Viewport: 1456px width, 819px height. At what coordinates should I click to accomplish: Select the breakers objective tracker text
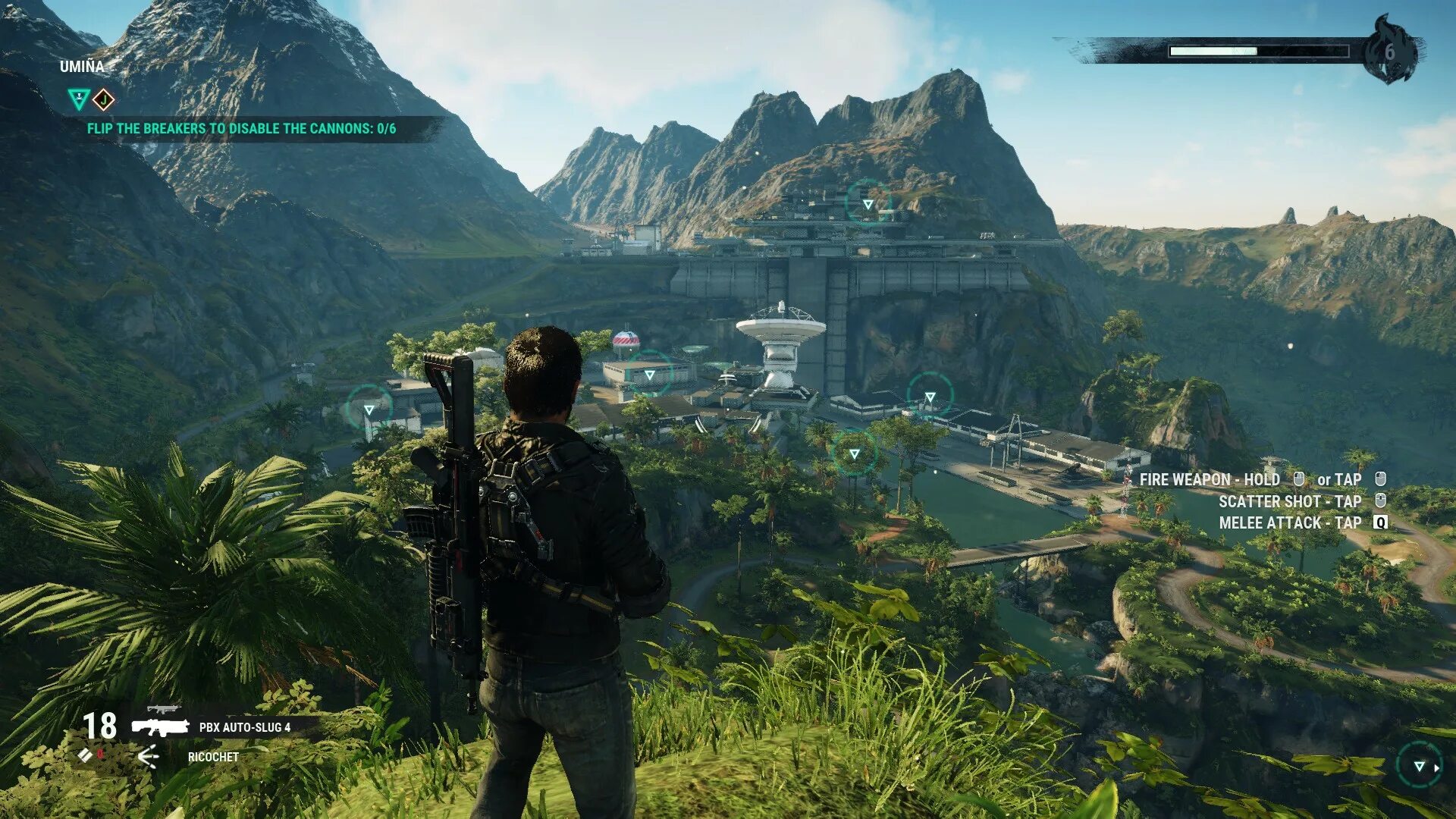(241, 129)
